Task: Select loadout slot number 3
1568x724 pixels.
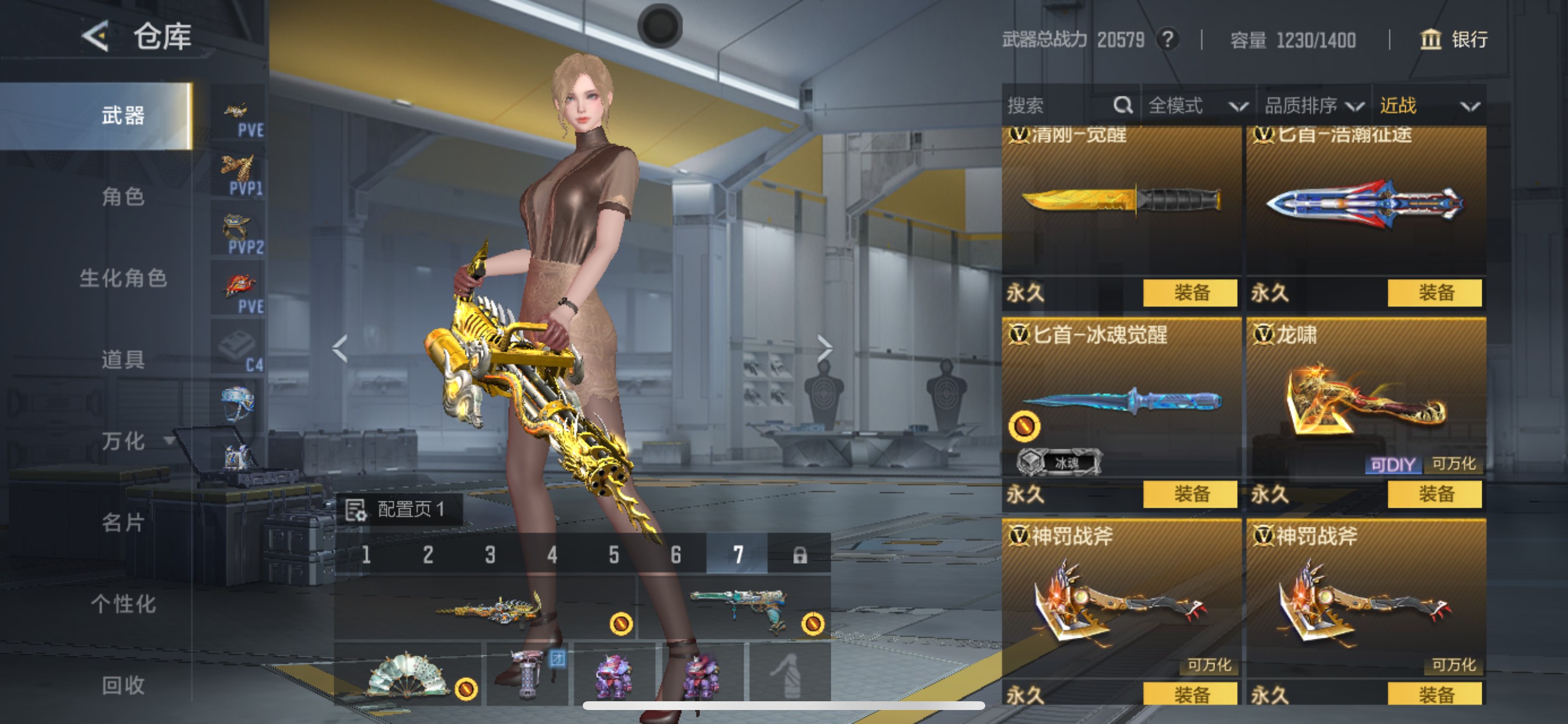Action: pos(490,555)
